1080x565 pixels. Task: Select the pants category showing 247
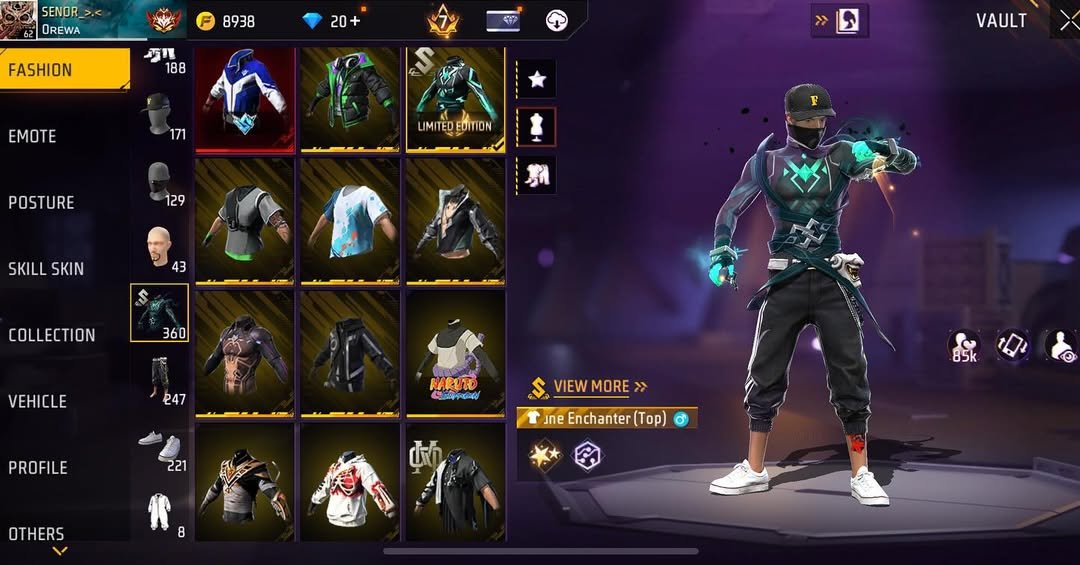point(159,381)
